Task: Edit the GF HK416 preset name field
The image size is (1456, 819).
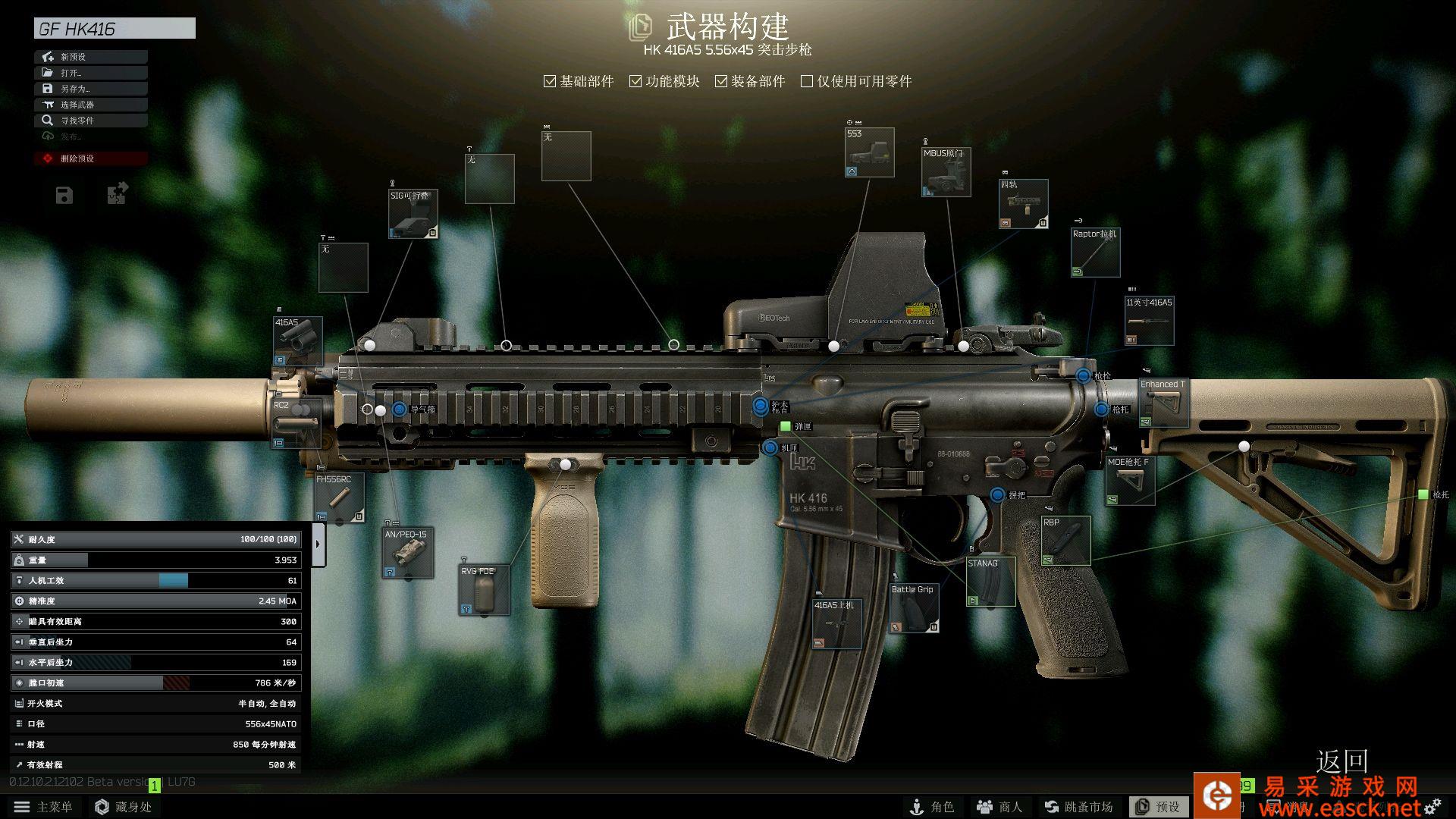Action: pyautogui.click(x=115, y=29)
